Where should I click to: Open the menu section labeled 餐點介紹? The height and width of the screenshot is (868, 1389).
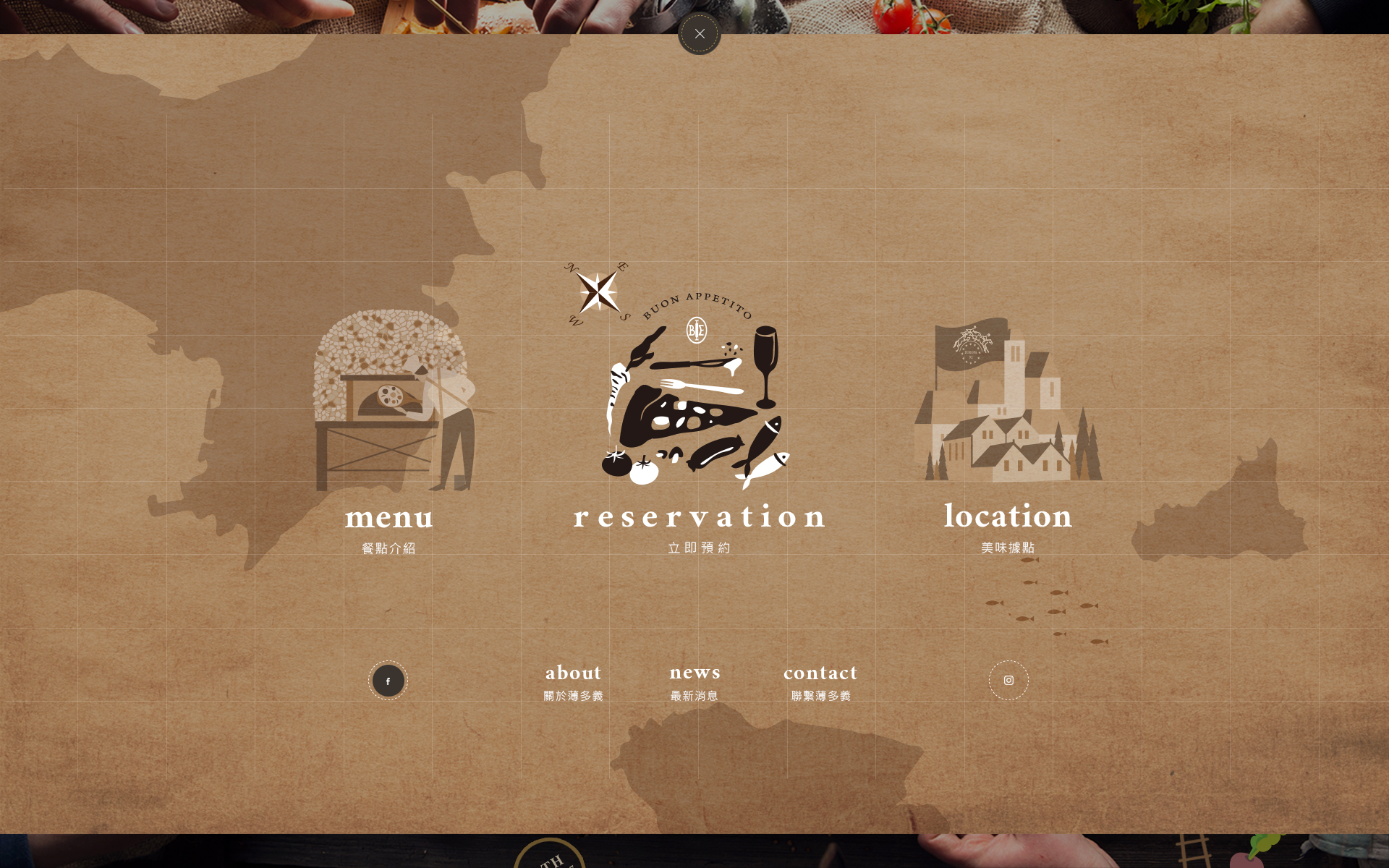coord(388,548)
